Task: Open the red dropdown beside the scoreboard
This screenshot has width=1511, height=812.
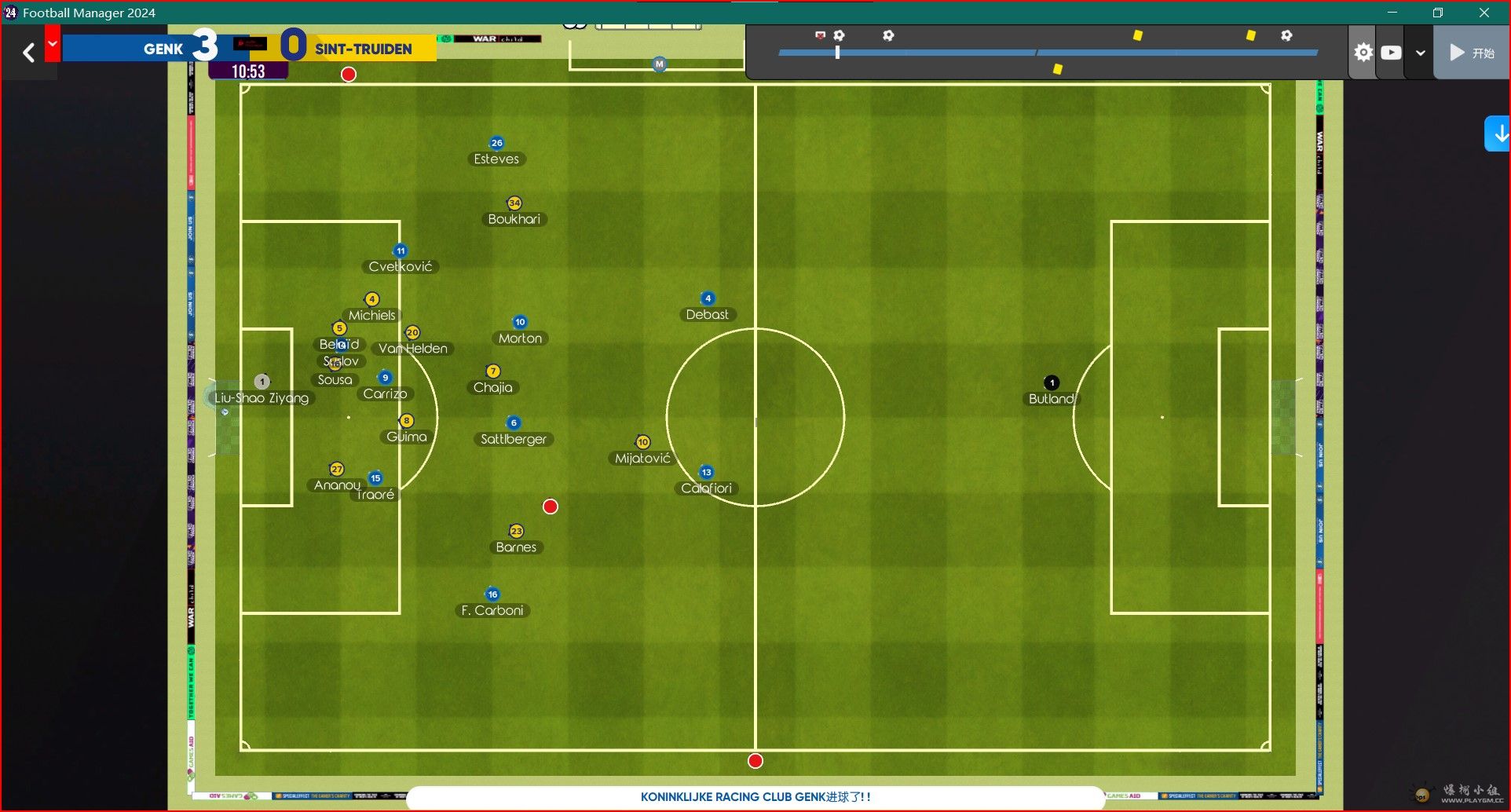Action: point(53,44)
